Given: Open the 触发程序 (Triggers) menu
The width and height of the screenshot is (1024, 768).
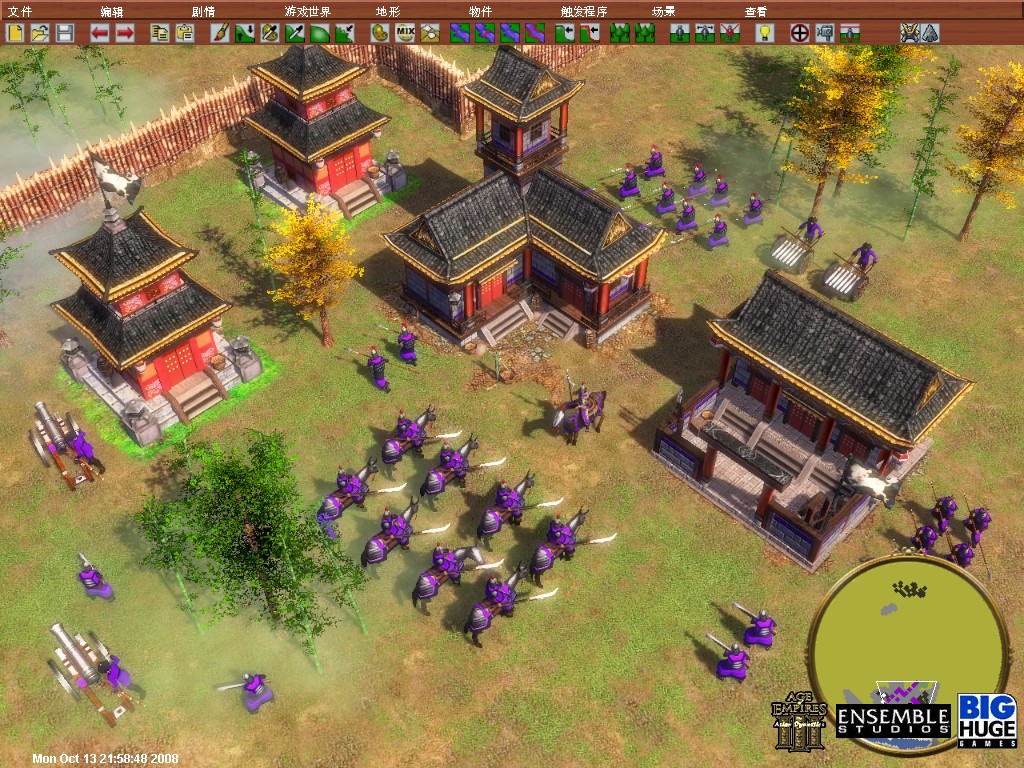Looking at the screenshot, I should (584, 11).
